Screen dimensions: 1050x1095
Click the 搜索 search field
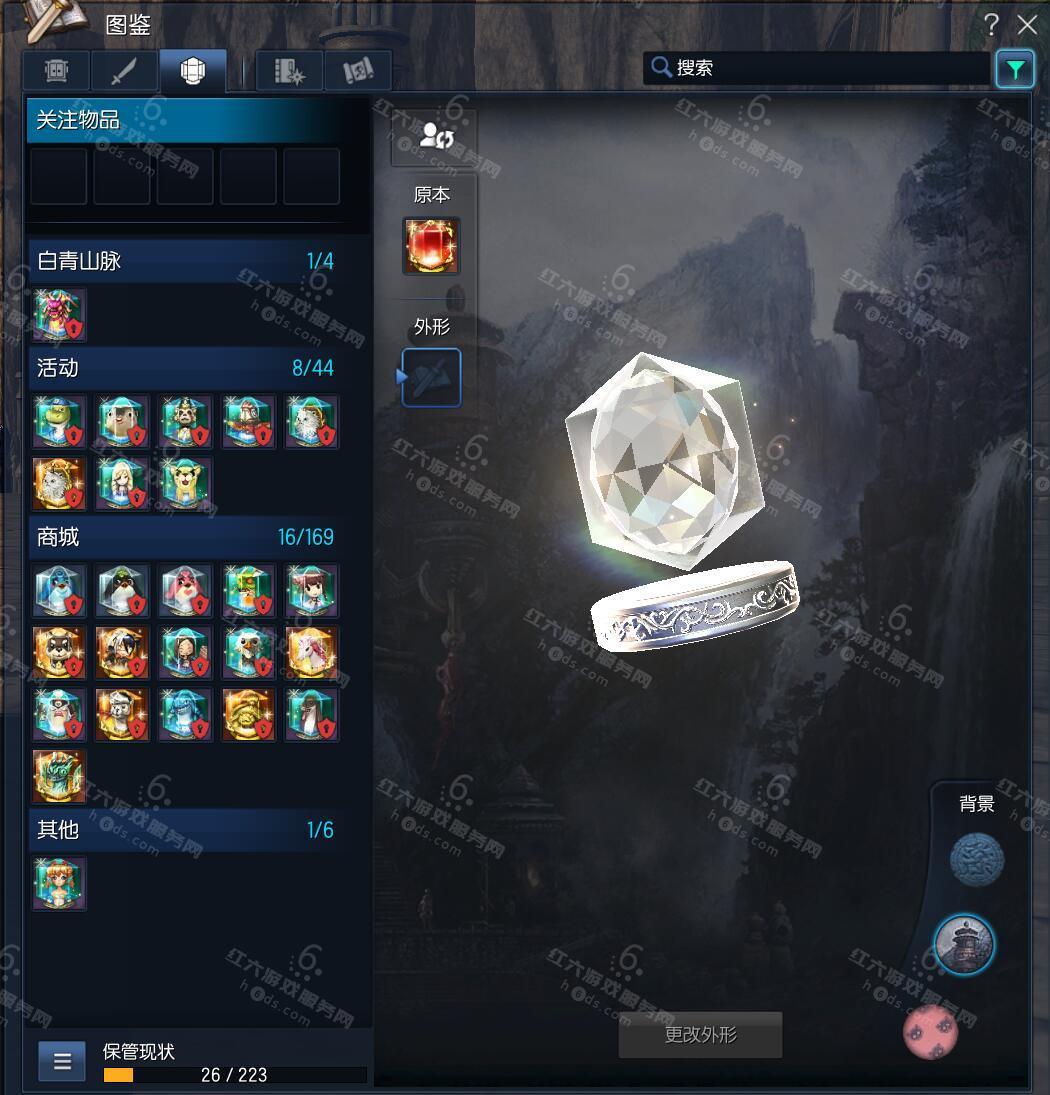820,68
